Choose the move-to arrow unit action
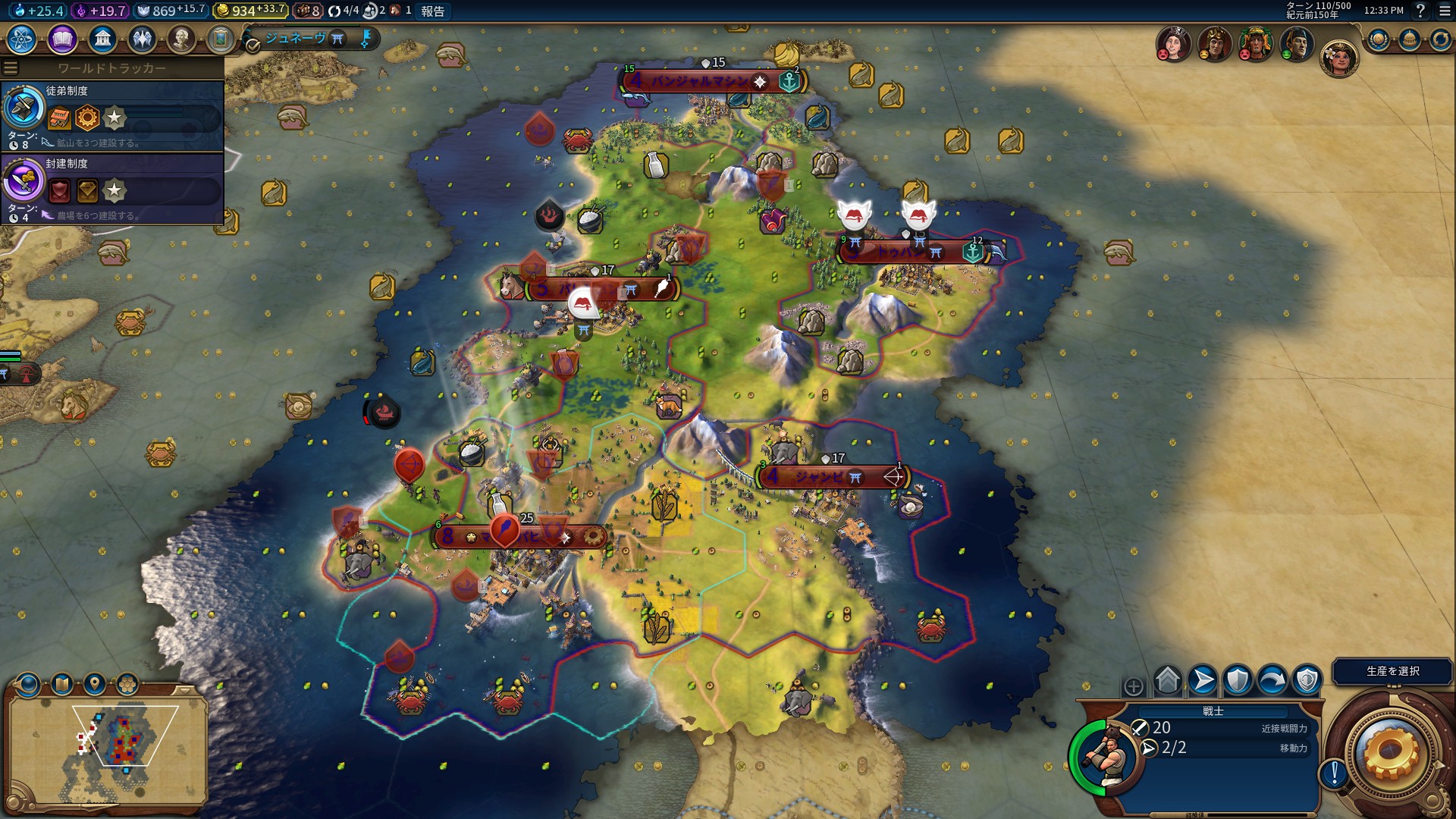The width and height of the screenshot is (1456, 819). tap(1203, 680)
